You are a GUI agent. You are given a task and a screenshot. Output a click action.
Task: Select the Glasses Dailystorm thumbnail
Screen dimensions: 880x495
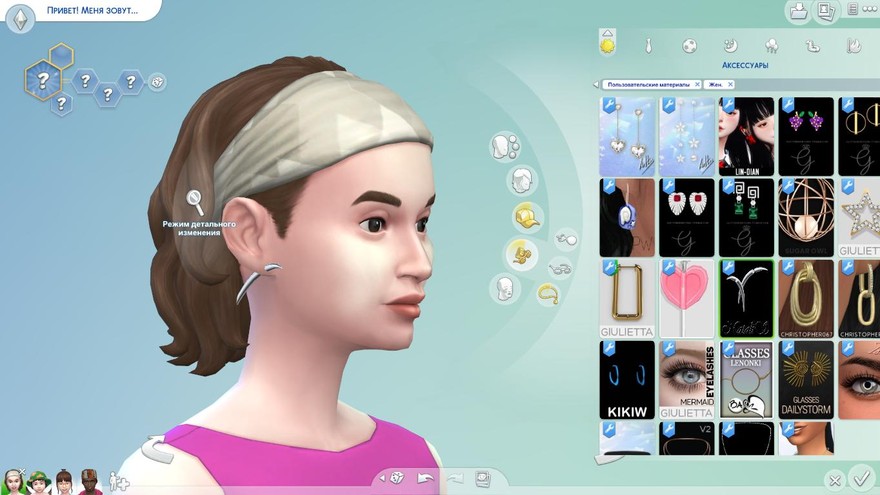806,380
